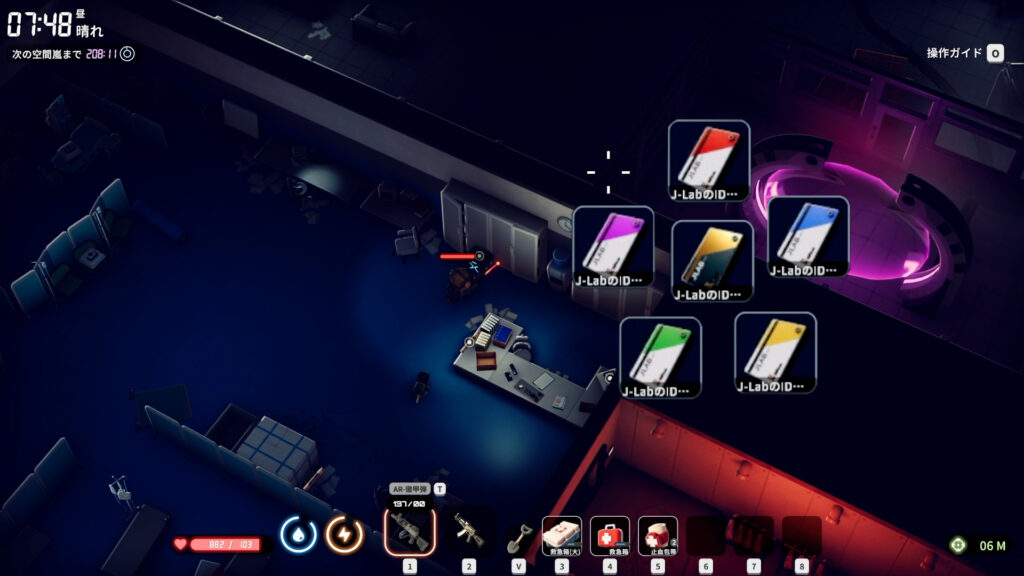Choose the shovel melee weapon slot
Image resolution: width=1024 pixels, height=576 pixels.
pyautogui.click(x=518, y=536)
